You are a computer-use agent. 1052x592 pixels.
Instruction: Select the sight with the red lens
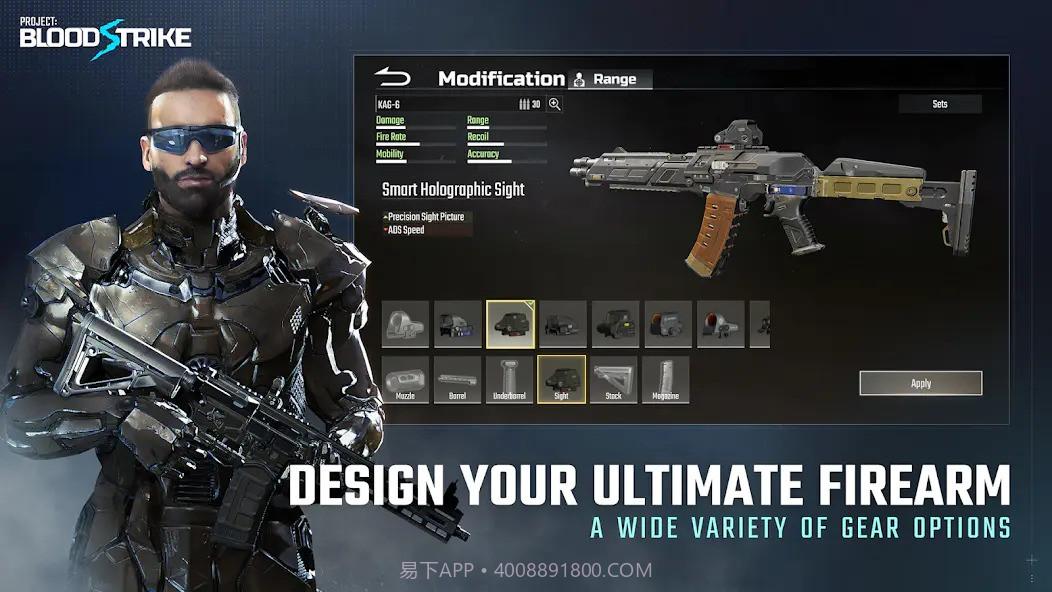(x=720, y=324)
